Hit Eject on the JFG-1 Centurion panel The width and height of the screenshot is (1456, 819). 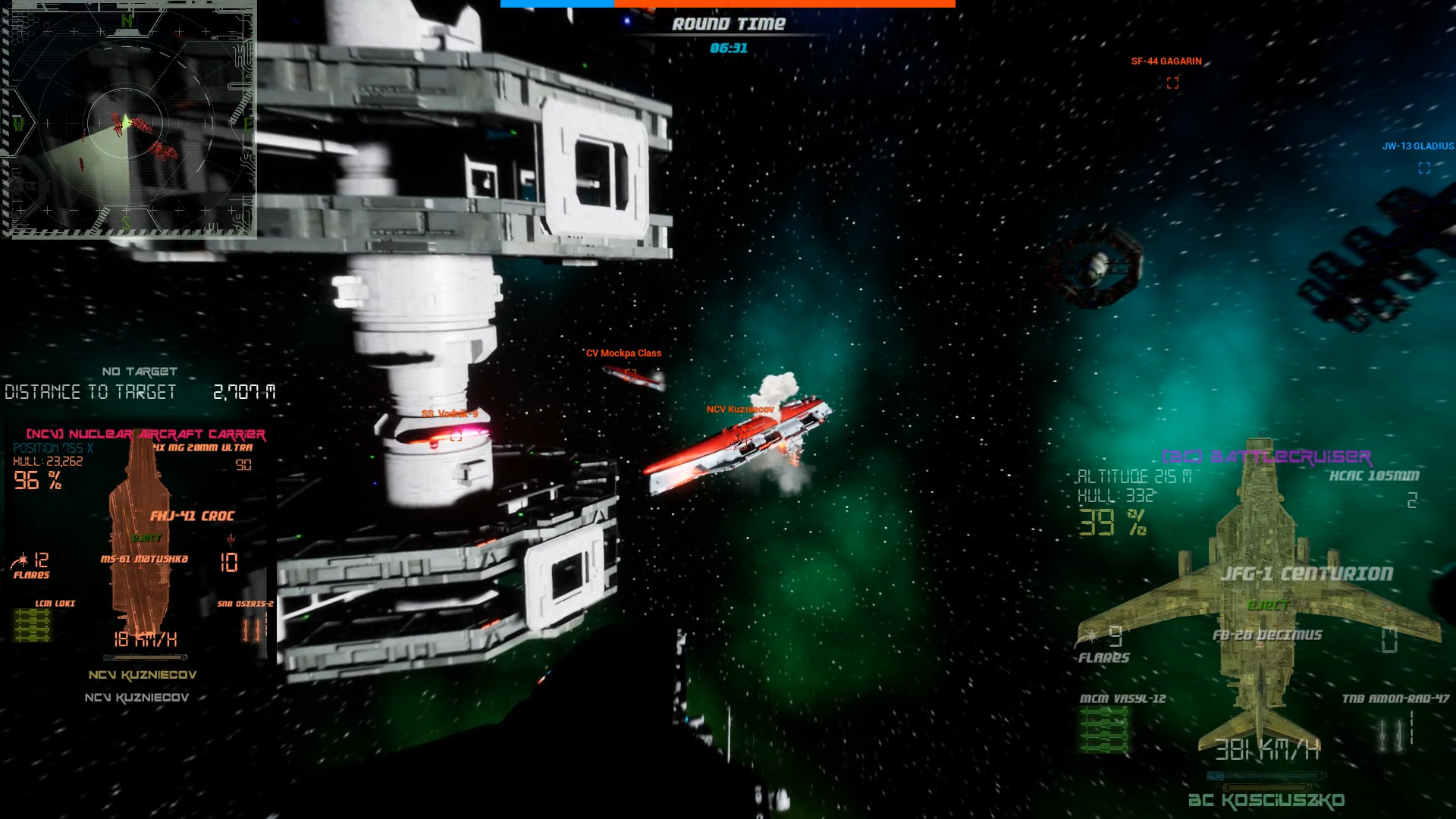click(1268, 605)
